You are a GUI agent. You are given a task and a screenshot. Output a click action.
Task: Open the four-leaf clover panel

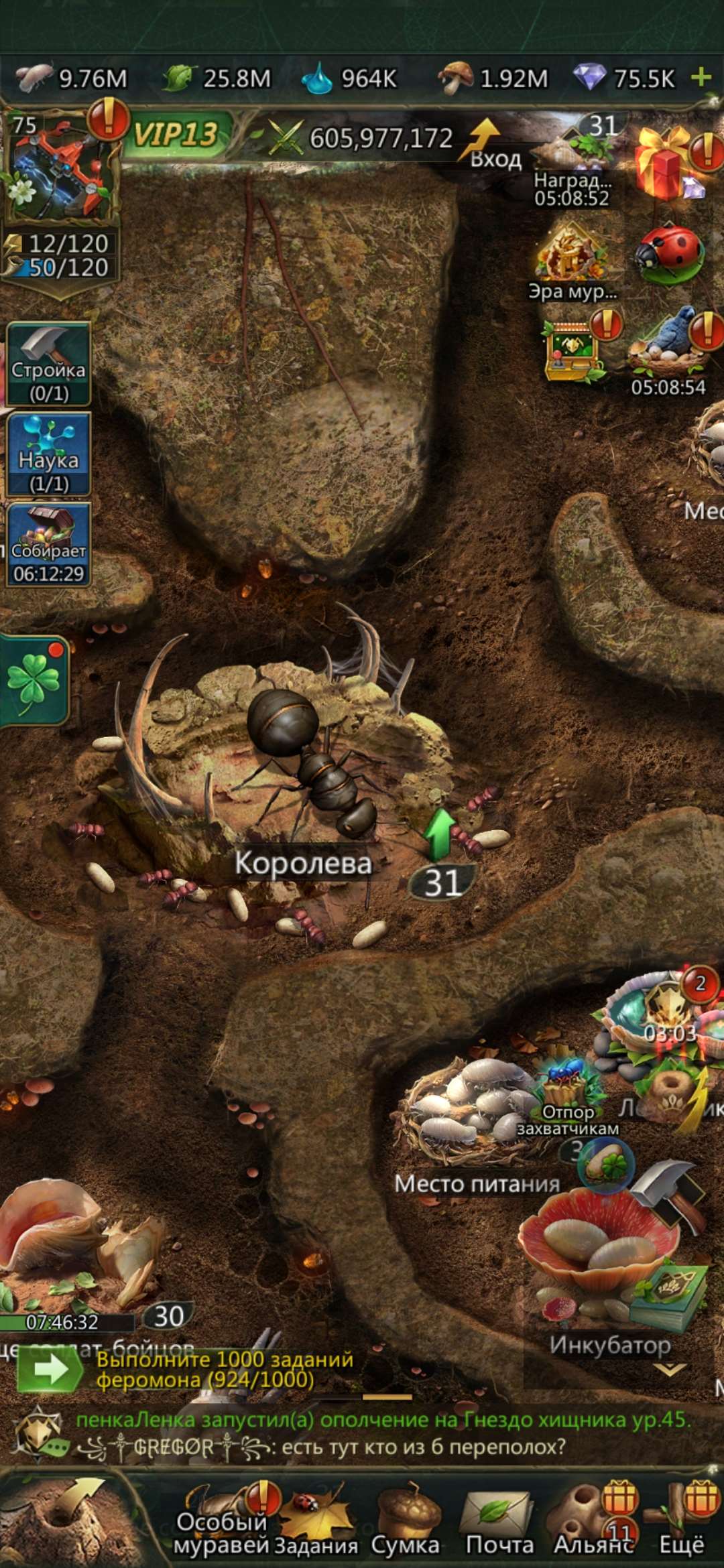click(x=34, y=680)
